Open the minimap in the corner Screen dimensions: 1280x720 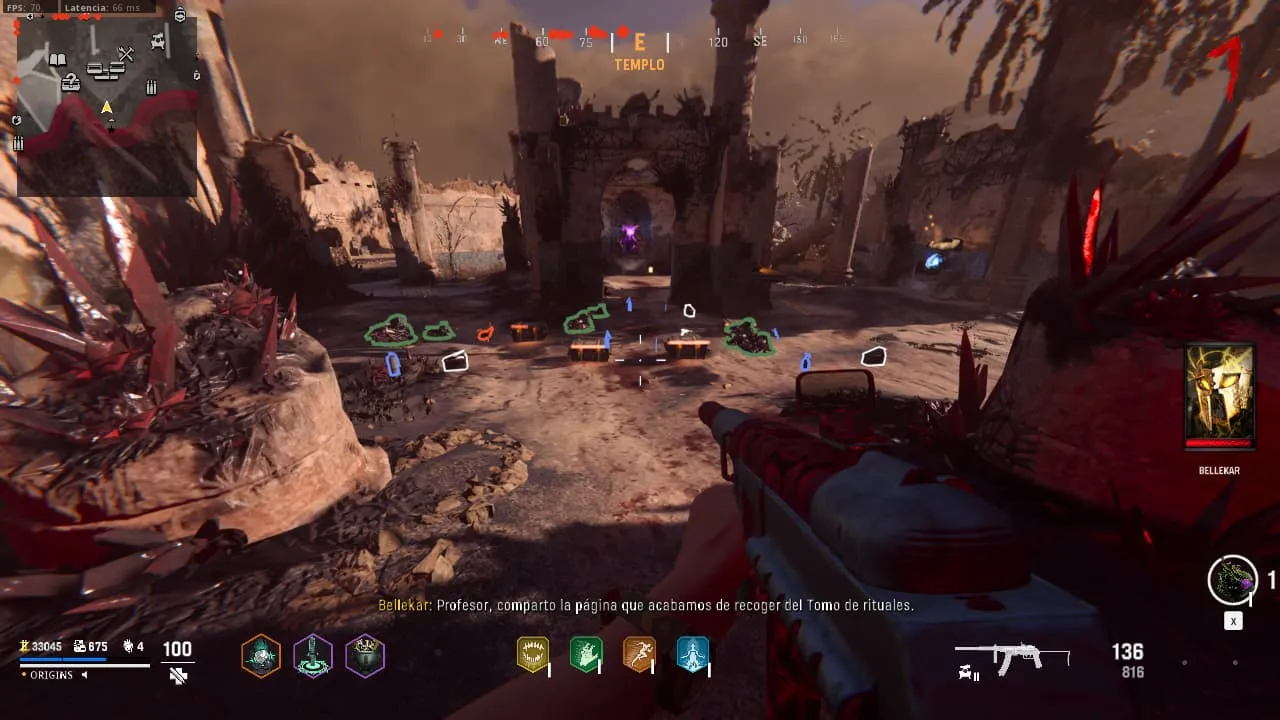[106, 103]
